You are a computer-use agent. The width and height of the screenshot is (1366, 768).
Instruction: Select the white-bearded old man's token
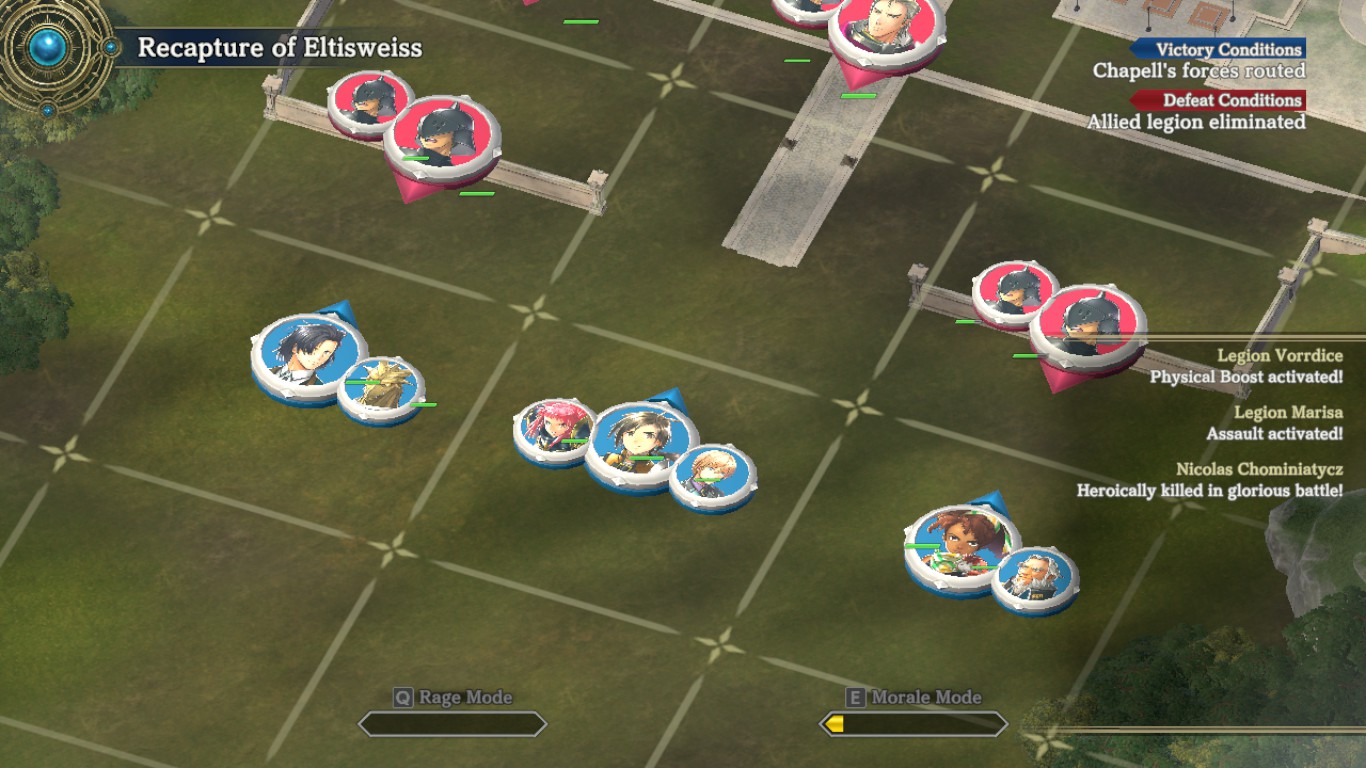click(1035, 577)
